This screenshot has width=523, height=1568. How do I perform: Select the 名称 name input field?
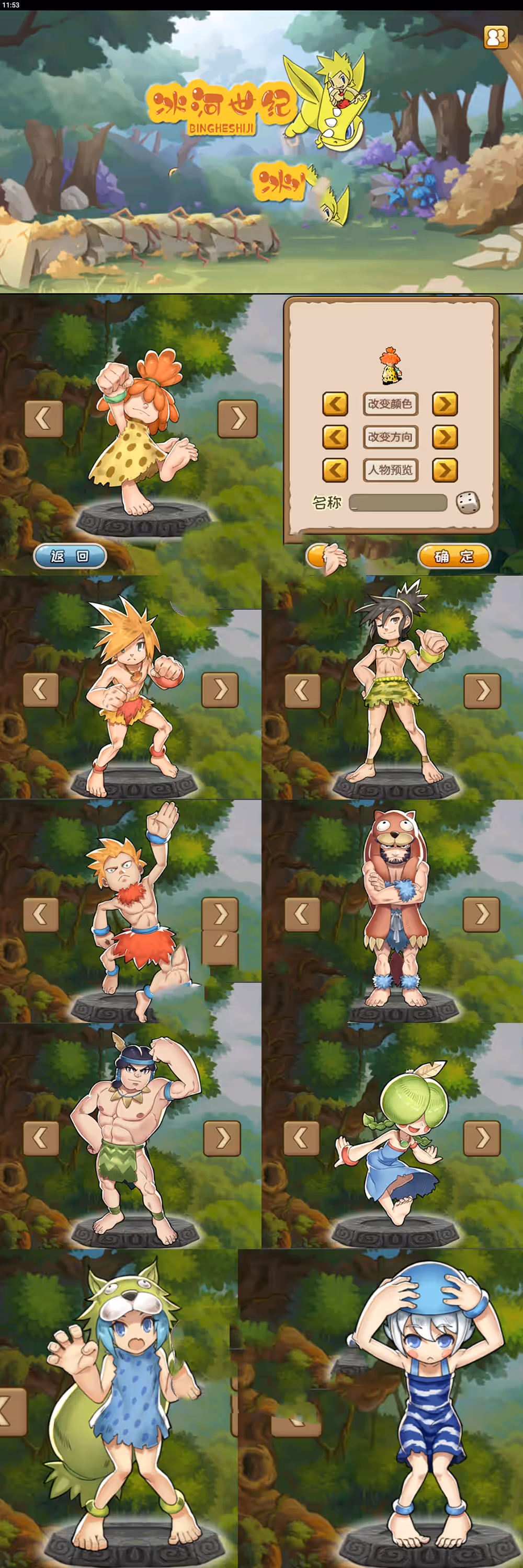click(x=398, y=503)
